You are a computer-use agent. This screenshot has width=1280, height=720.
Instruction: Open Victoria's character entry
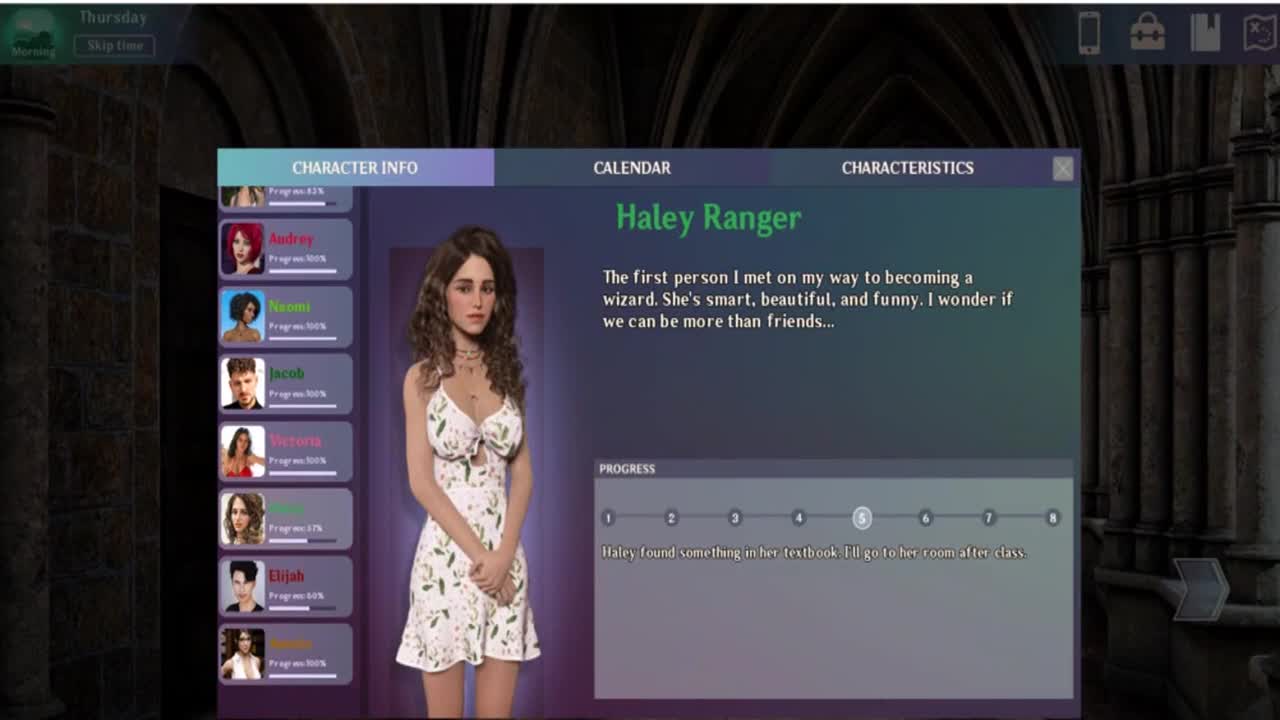(286, 451)
